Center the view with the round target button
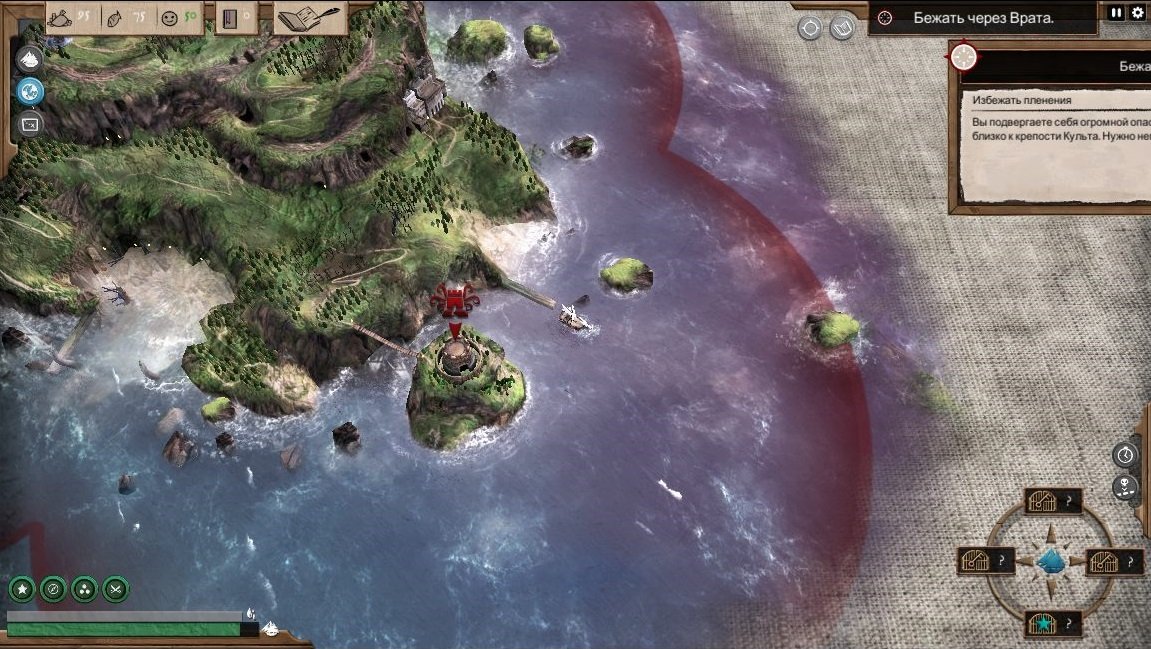1151x649 pixels. [x=810, y=28]
